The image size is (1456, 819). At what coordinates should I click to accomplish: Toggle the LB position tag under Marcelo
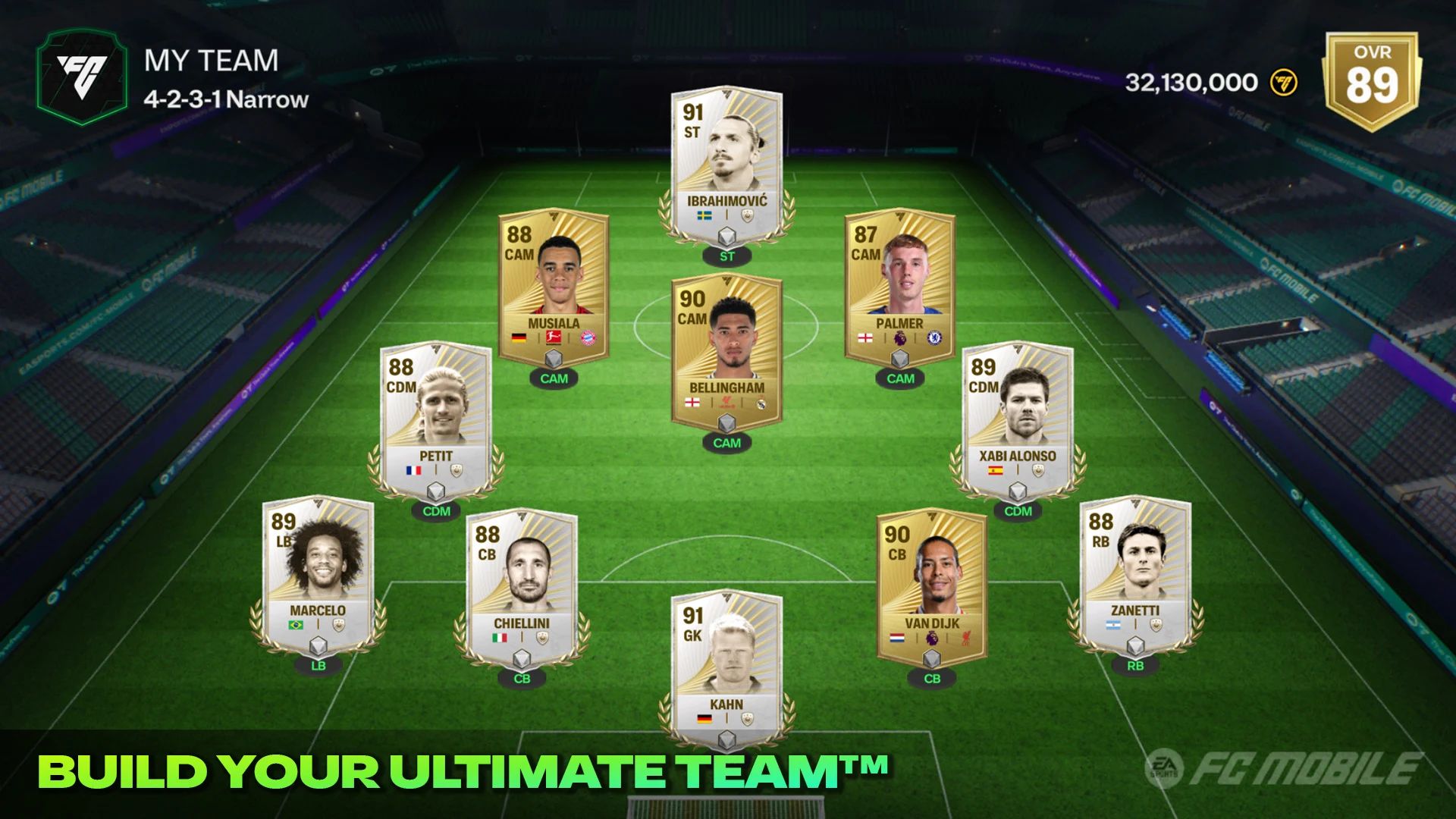coord(318,667)
